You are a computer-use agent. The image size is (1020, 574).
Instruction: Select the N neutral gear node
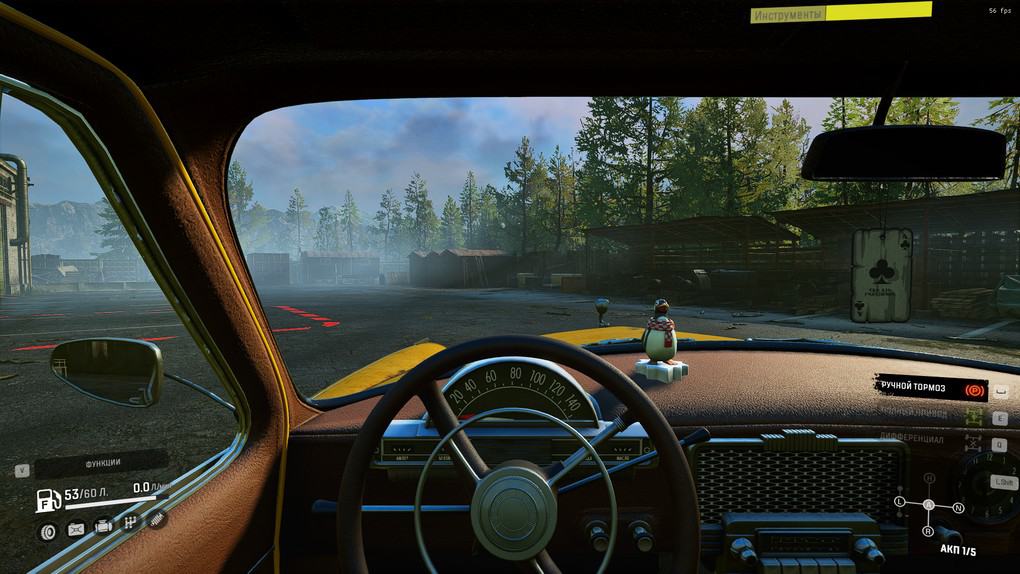(x=957, y=508)
